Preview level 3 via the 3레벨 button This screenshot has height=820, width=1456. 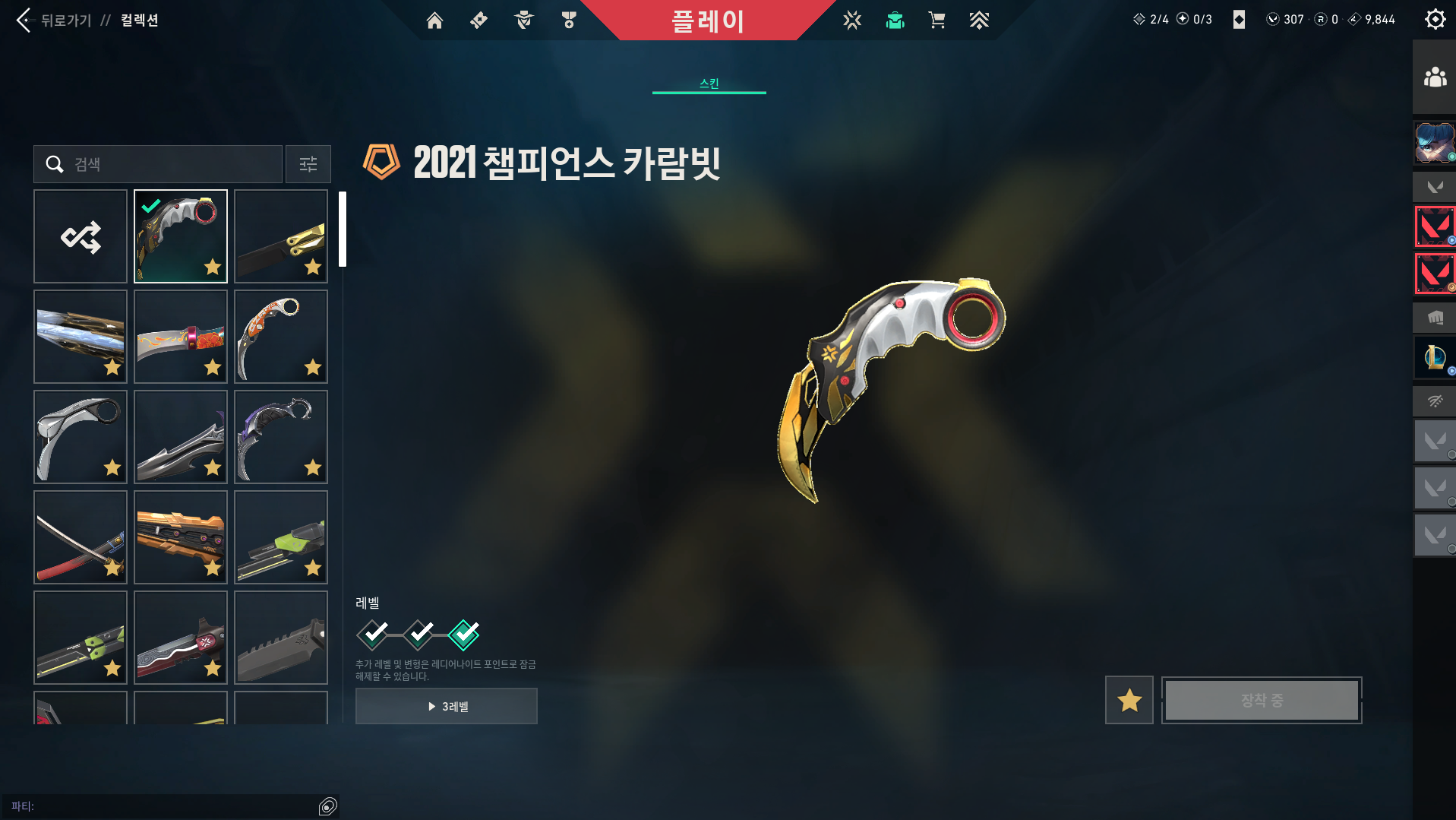point(446,705)
